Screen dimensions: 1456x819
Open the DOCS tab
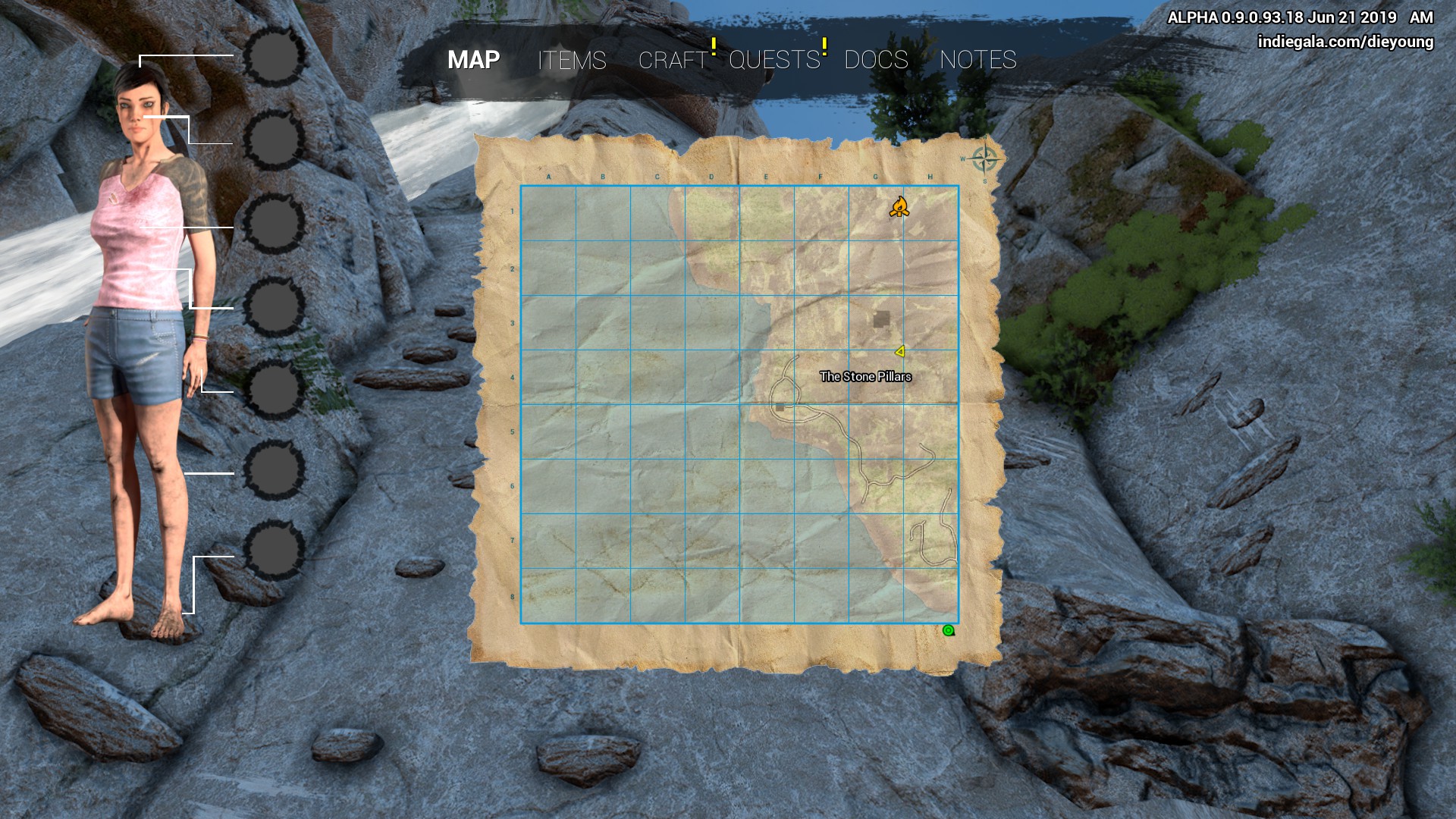pos(876,60)
